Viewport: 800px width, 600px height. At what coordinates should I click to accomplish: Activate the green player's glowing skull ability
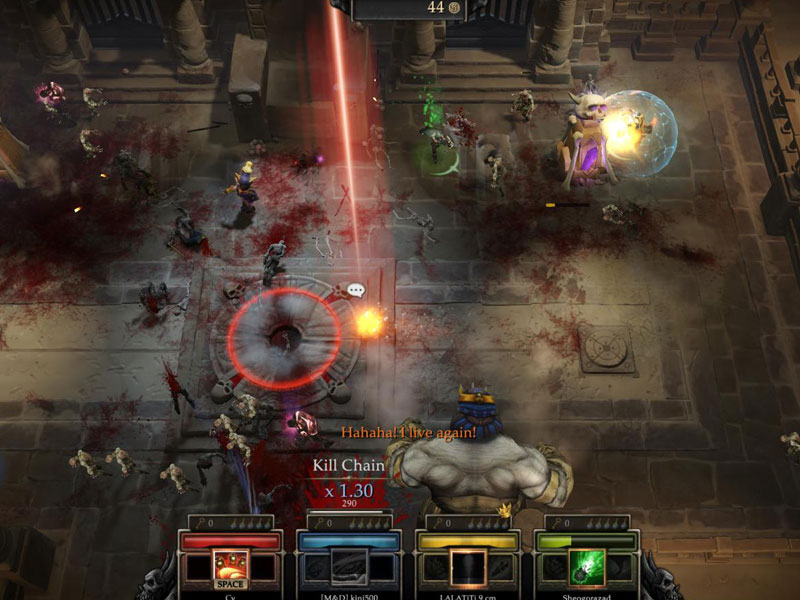pyautogui.click(x=586, y=568)
